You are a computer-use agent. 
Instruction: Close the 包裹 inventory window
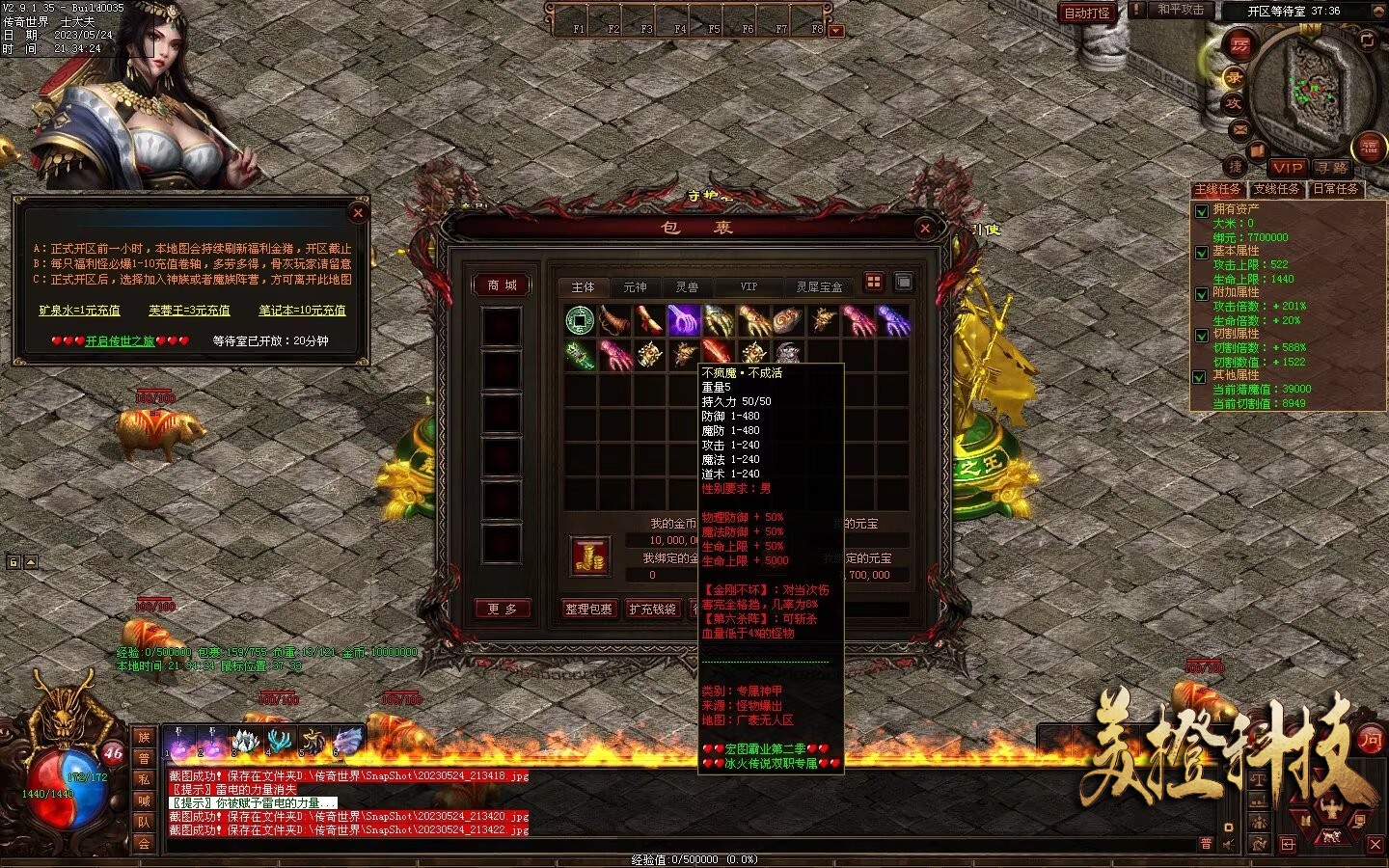coord(925,229)
